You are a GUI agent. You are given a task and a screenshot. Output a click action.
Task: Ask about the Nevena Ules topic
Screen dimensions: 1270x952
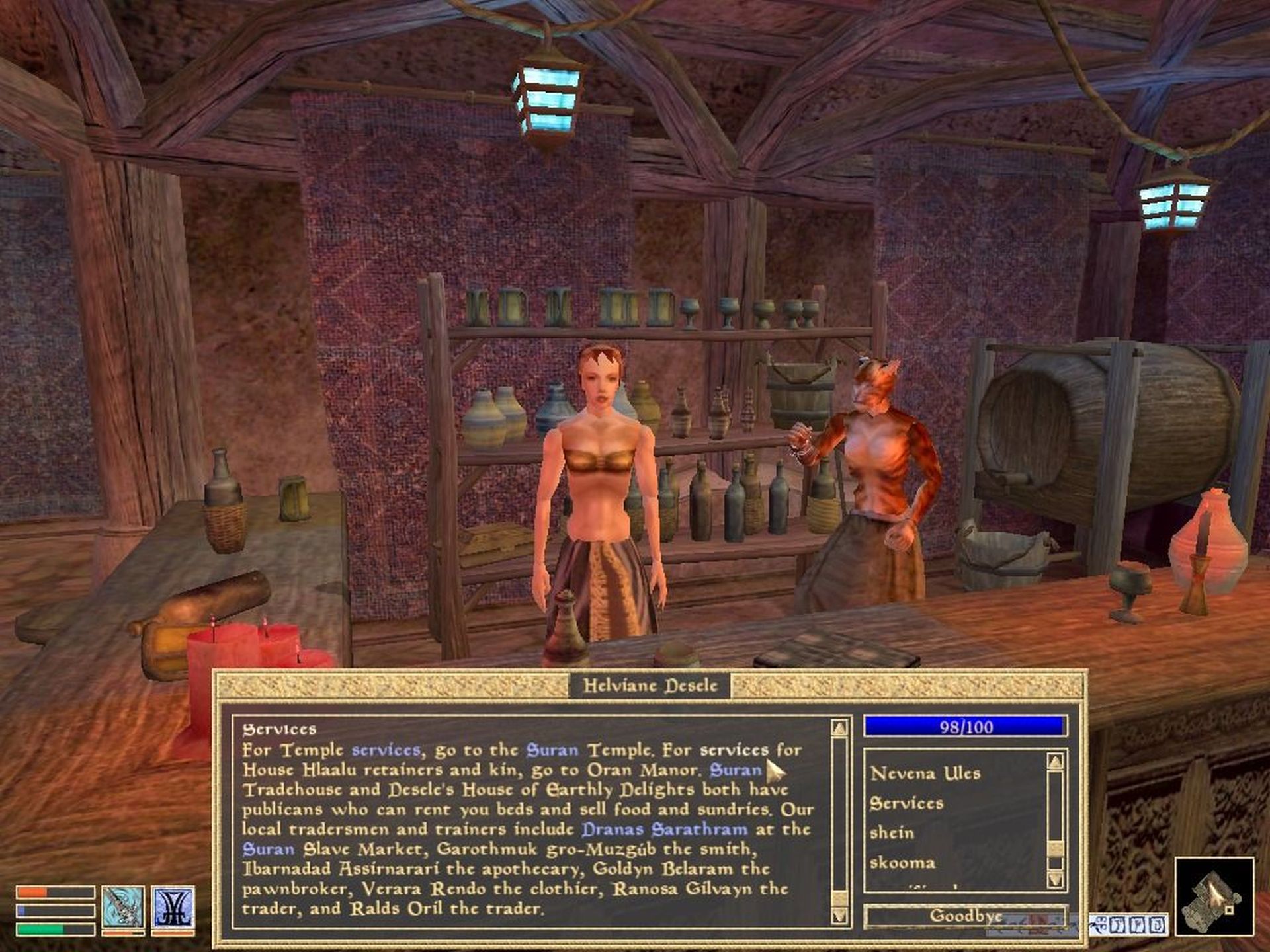[x=925, y=773]
